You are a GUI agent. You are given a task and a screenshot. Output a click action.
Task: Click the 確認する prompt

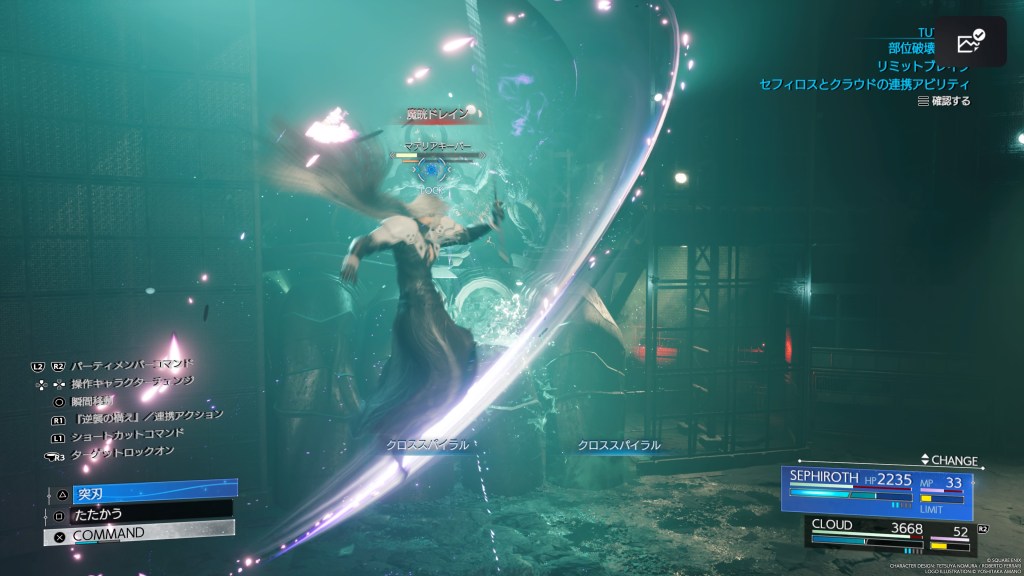944,100
